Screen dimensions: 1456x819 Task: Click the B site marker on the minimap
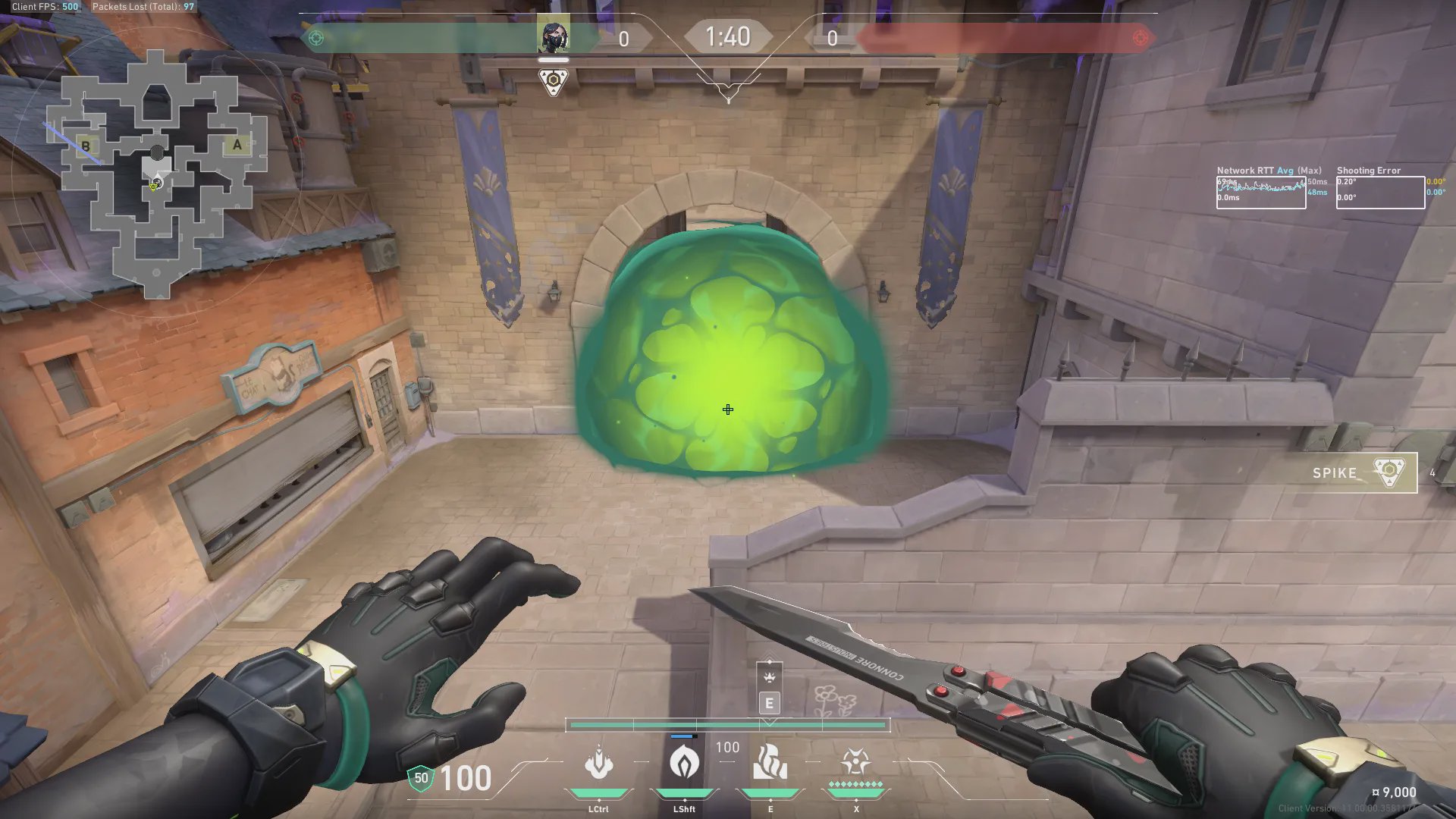pyautogui.click(x=86, y=146)
